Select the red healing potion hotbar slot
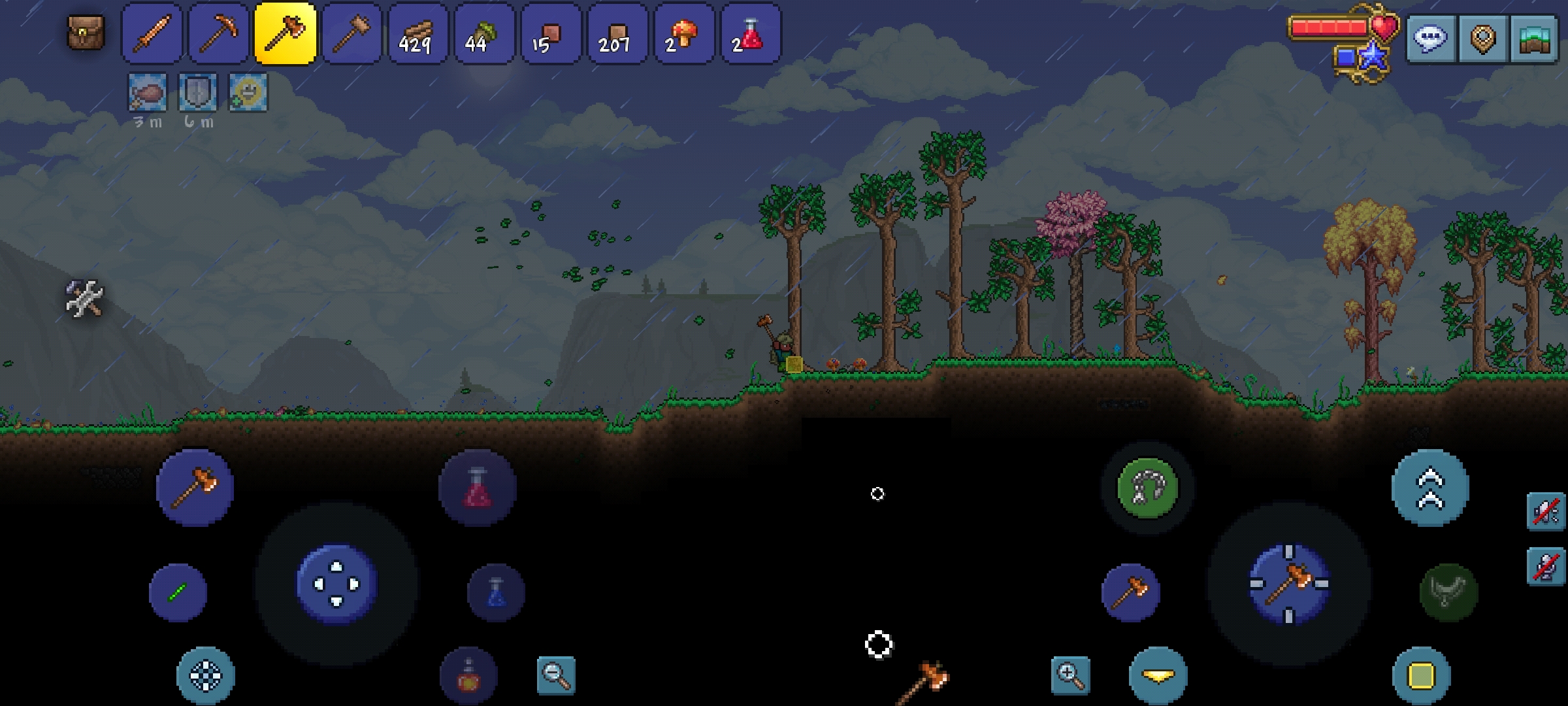The height and width of the screenshot is (706, 1568). point(751,34)
